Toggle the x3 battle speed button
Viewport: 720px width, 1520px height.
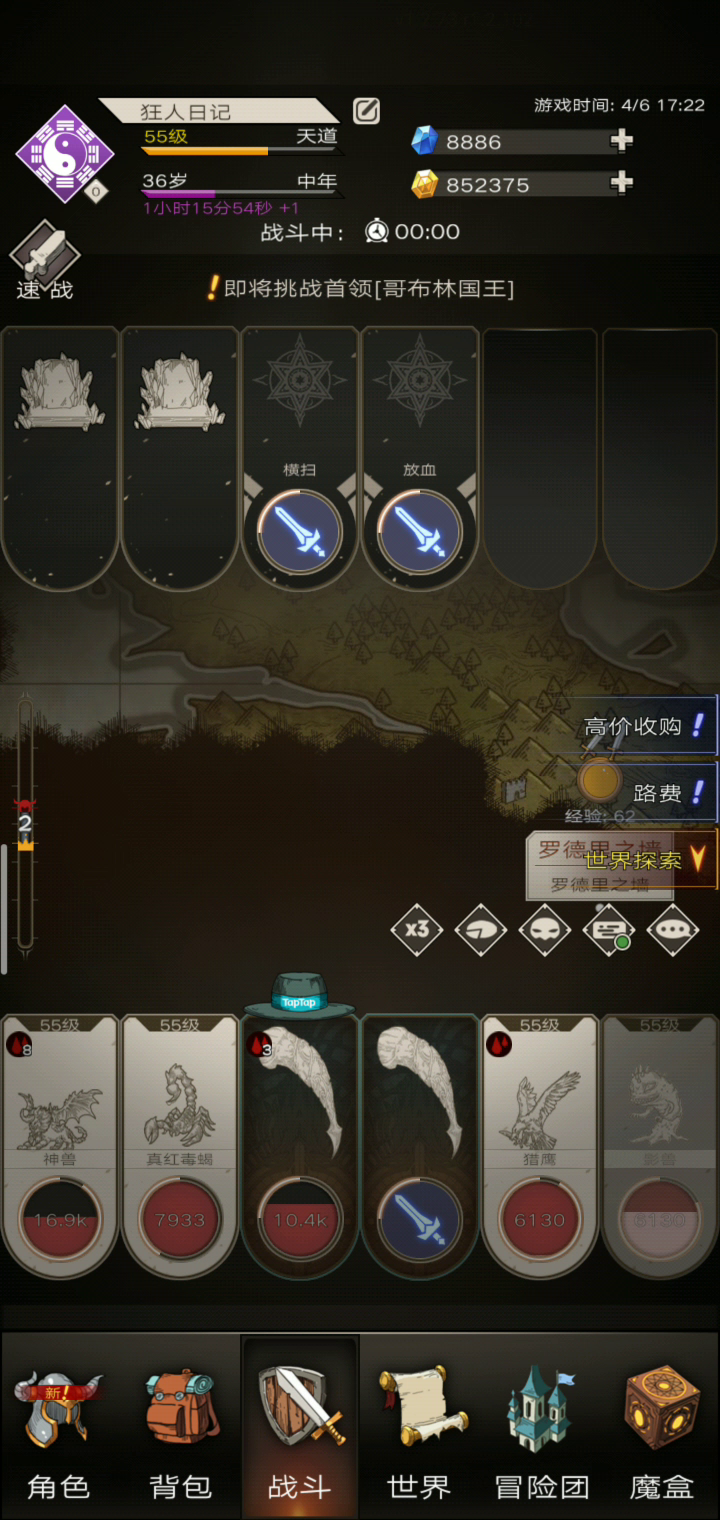(x=417, y=929)
